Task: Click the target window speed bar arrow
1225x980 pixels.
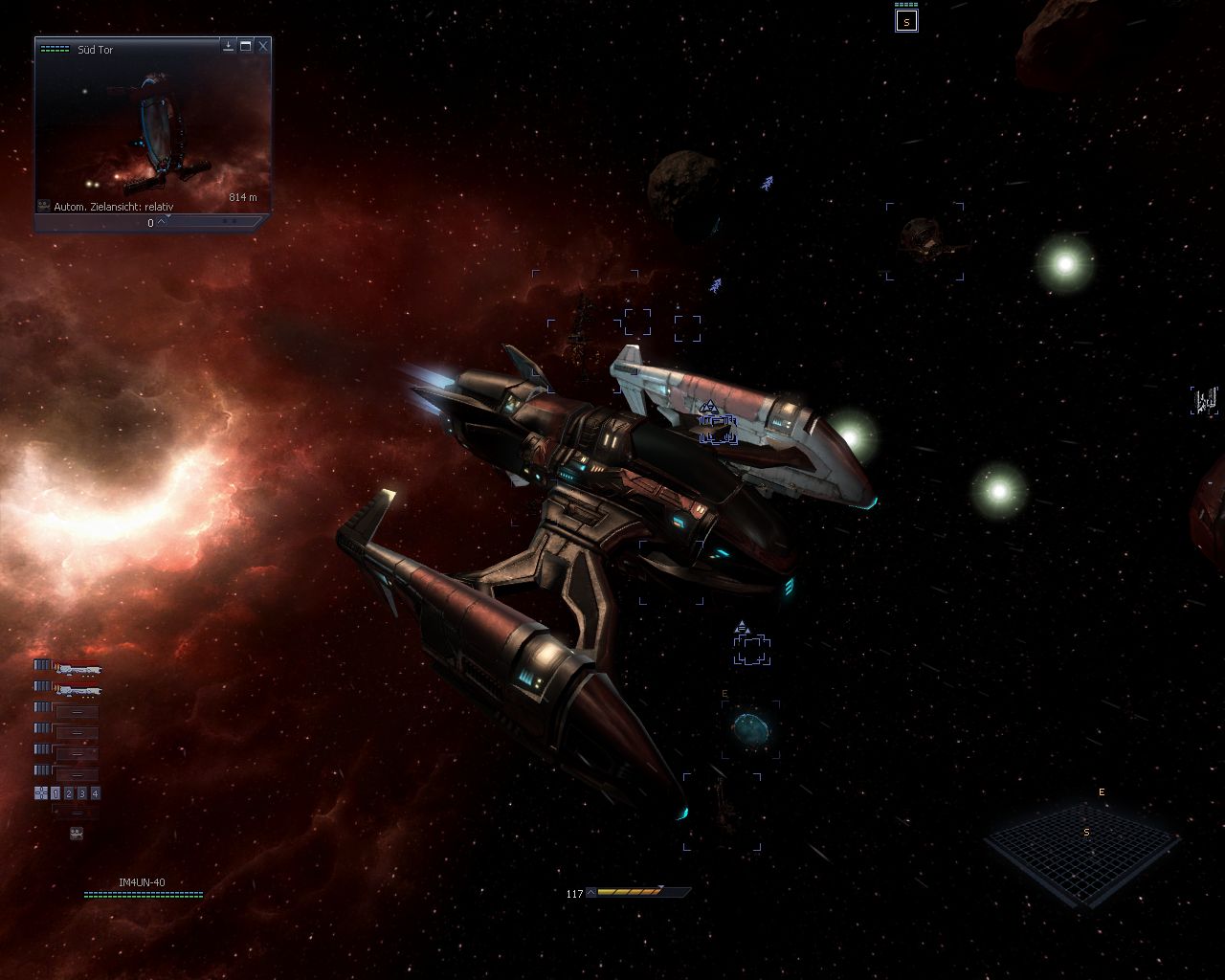Action: click(x=161, y=223)
